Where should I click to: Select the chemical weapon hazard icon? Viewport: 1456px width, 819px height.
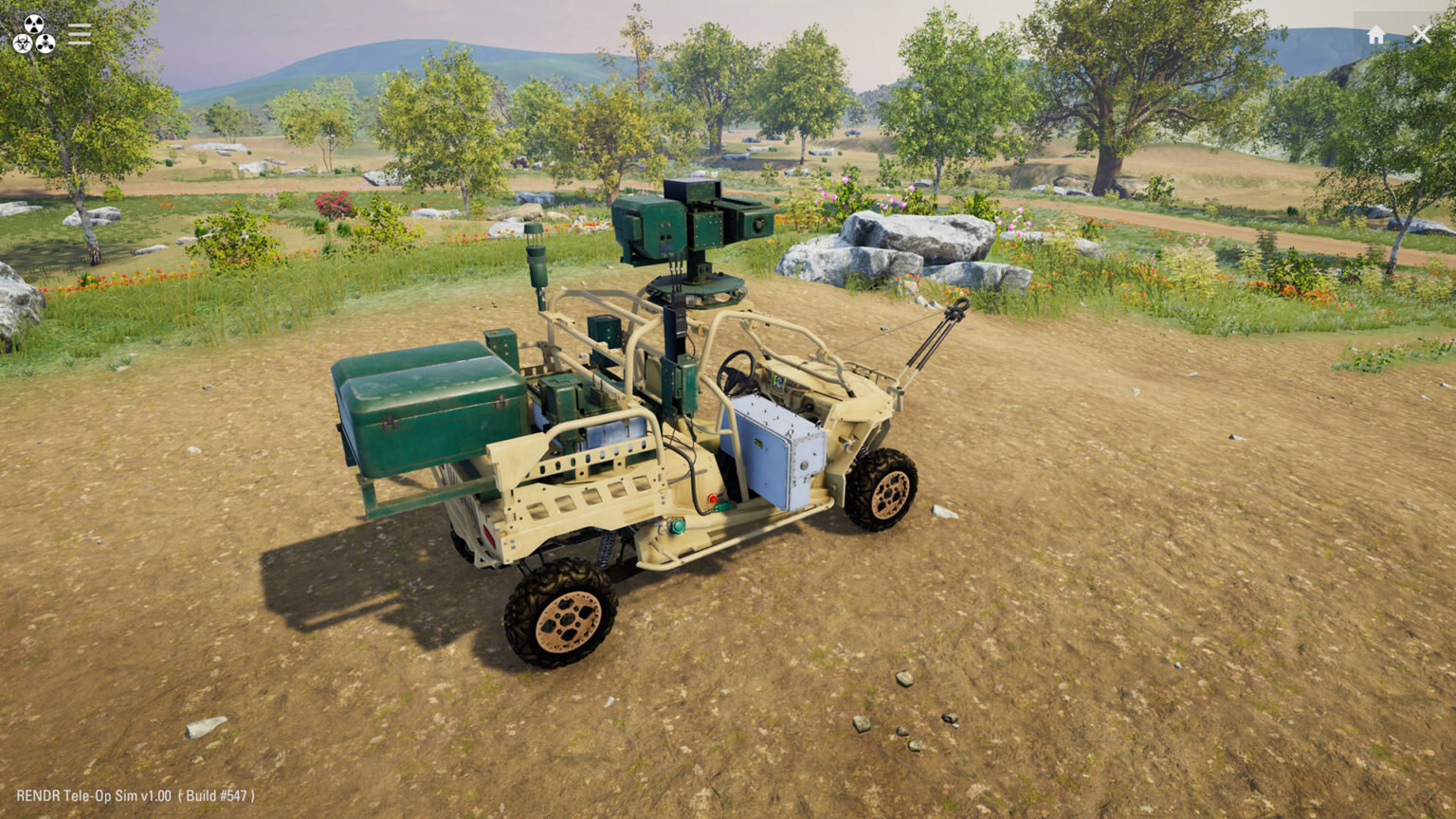point(45,45)
